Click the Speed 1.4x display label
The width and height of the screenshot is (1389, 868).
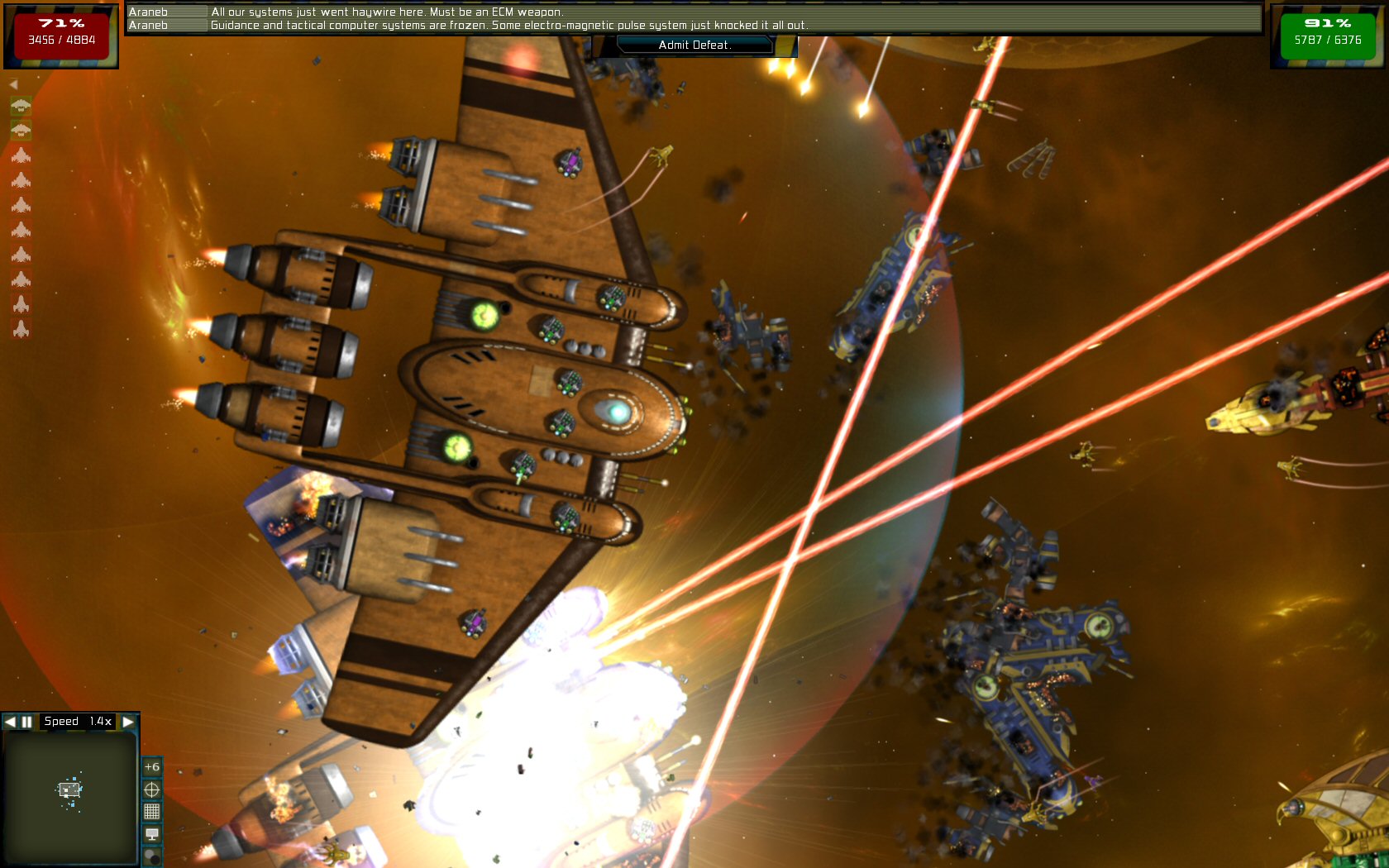(78, 722)
